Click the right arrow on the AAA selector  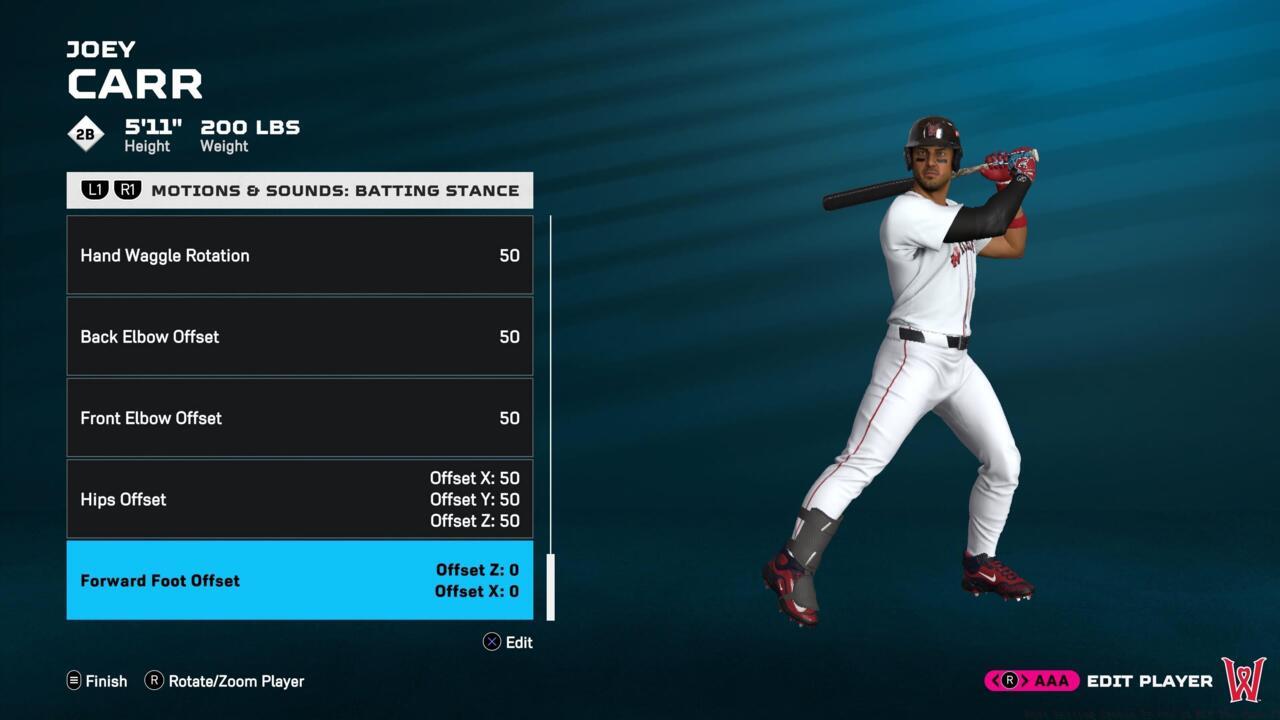1026,680
